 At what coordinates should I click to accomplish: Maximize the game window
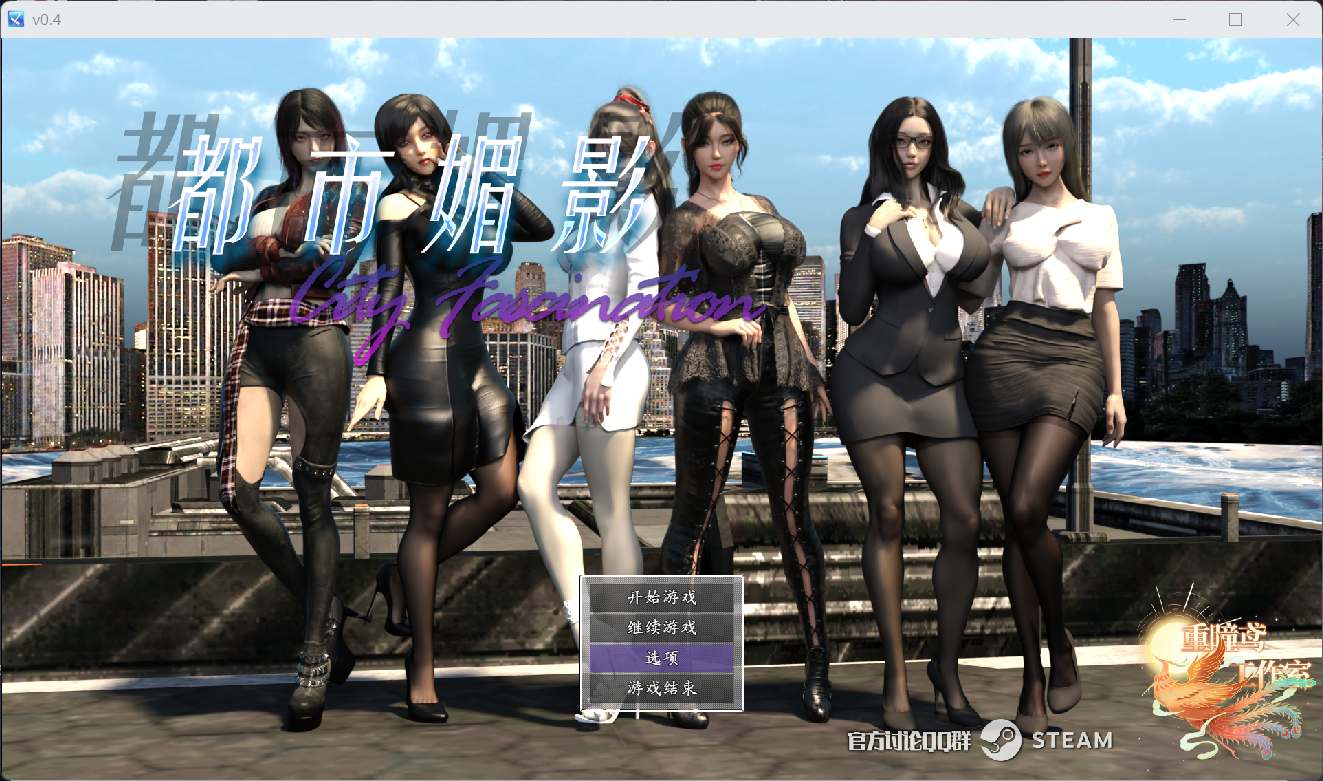pos(1237,18)
